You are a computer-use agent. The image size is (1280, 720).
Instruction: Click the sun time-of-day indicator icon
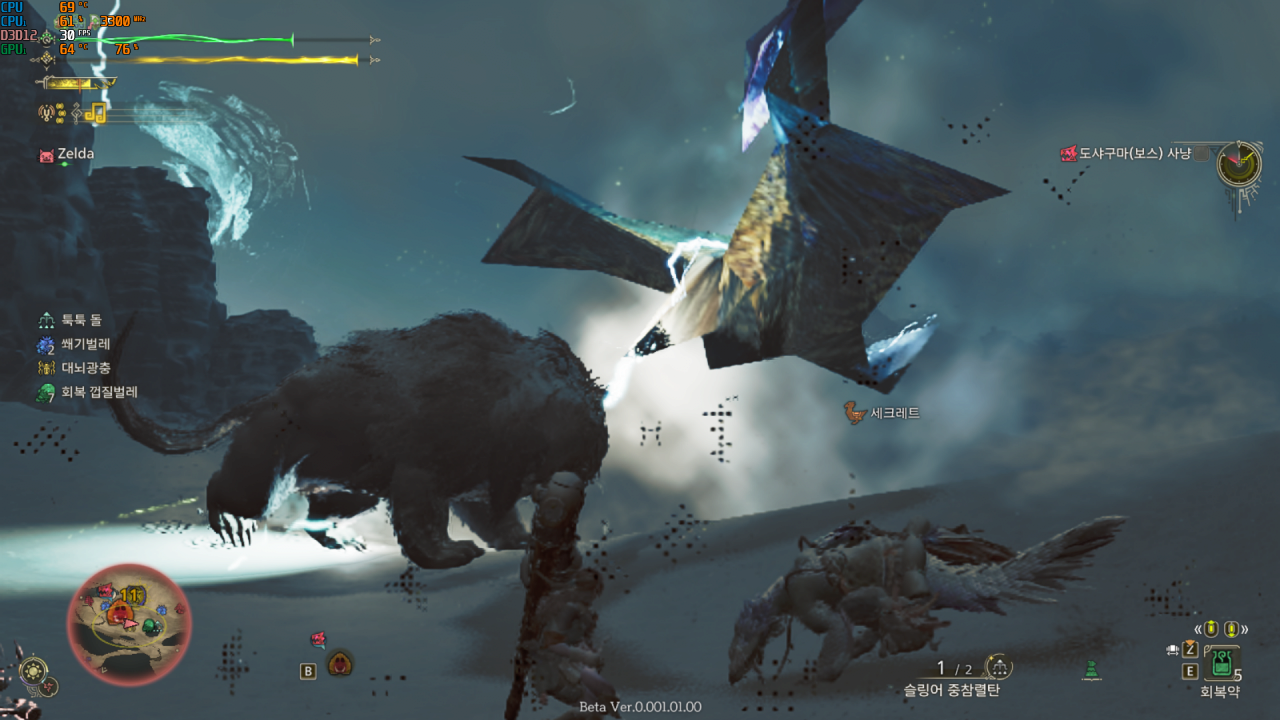pyautogui.click(x=34, y=669)
